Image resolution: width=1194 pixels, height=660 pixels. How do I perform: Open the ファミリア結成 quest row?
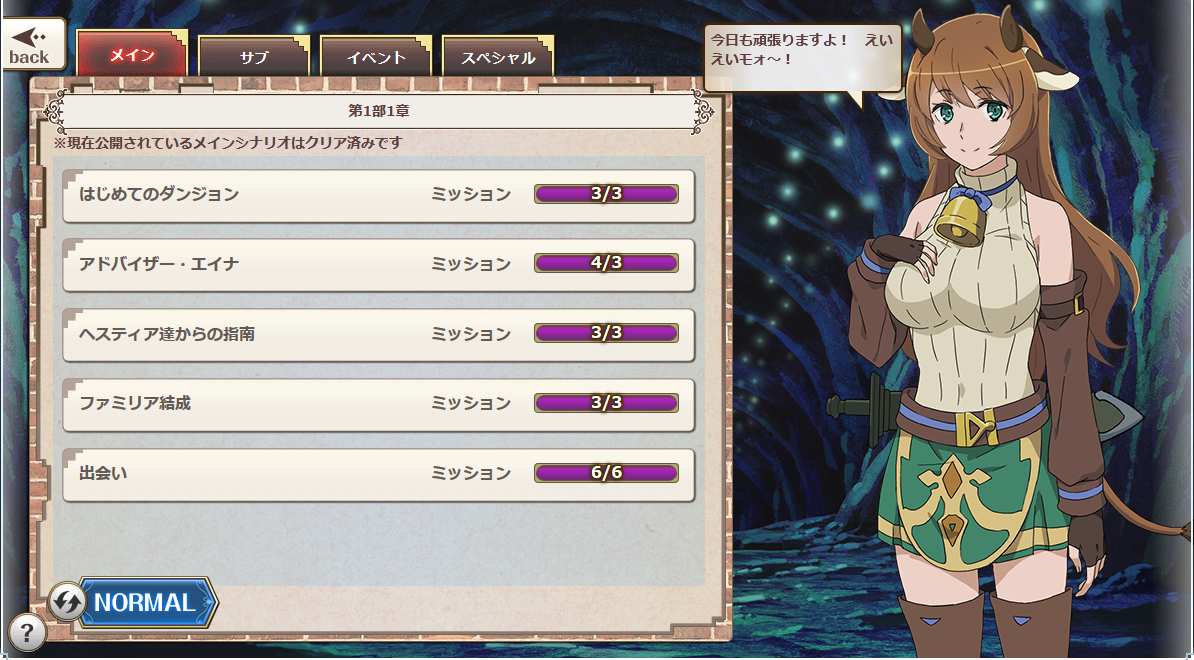pos(378,404)
